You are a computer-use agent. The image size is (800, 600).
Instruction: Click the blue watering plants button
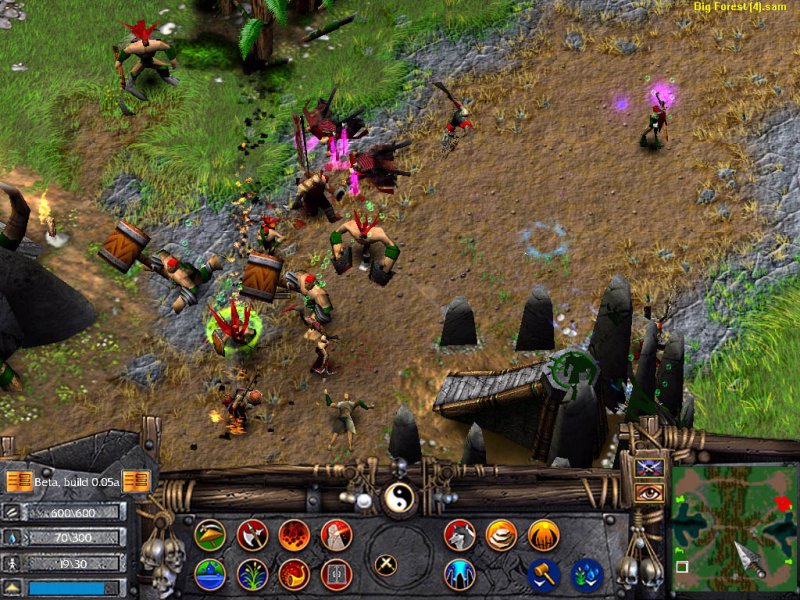(586, 574)
